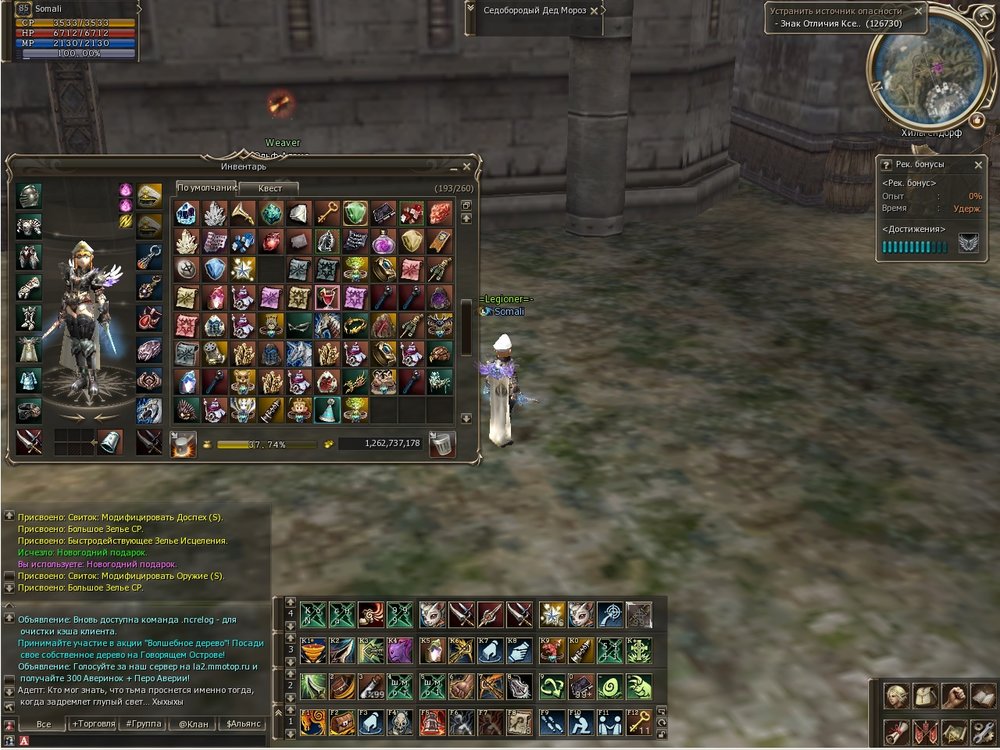1000x750 pixels.
Task: Select the red cocktail glass item
Action: [327, 297]
